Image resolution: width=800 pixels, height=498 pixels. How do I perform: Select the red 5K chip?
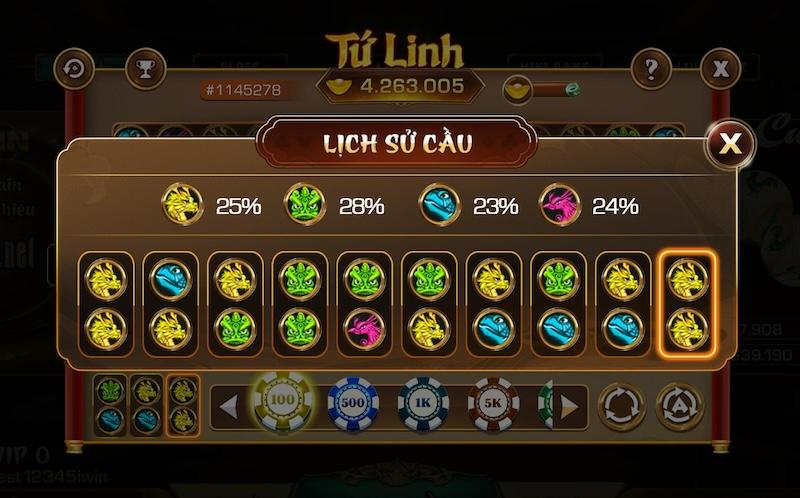[493, 404]
